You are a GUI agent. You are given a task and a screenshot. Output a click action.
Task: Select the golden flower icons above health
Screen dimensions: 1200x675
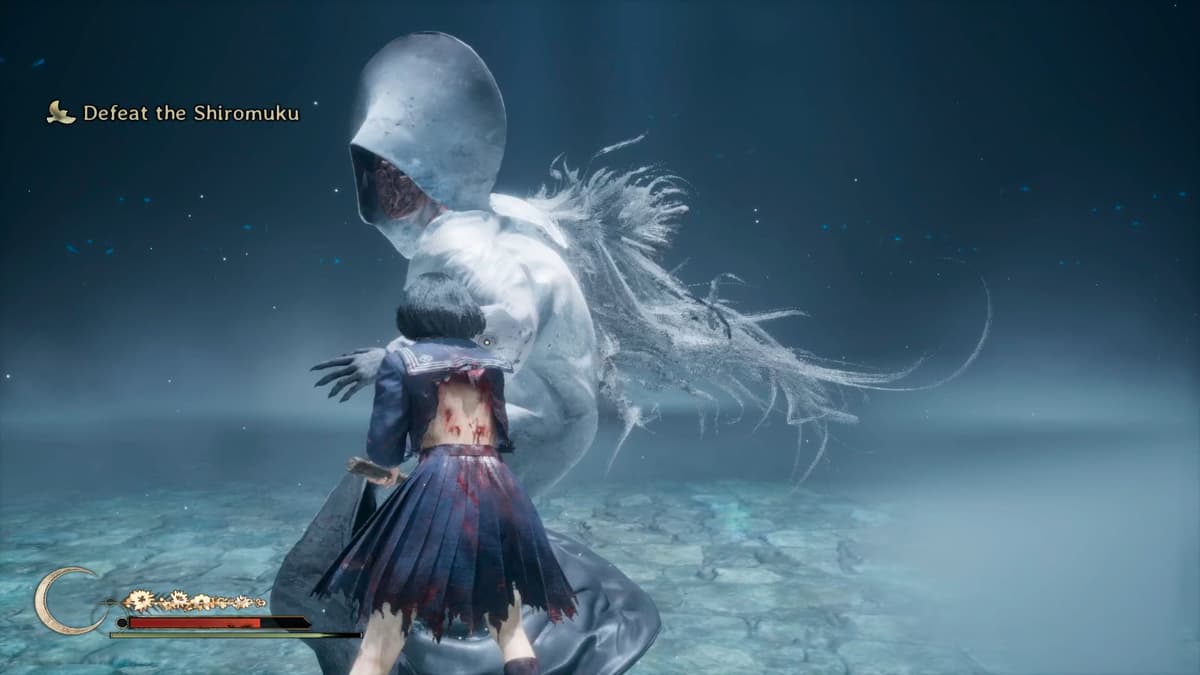[x=192, y=601]
